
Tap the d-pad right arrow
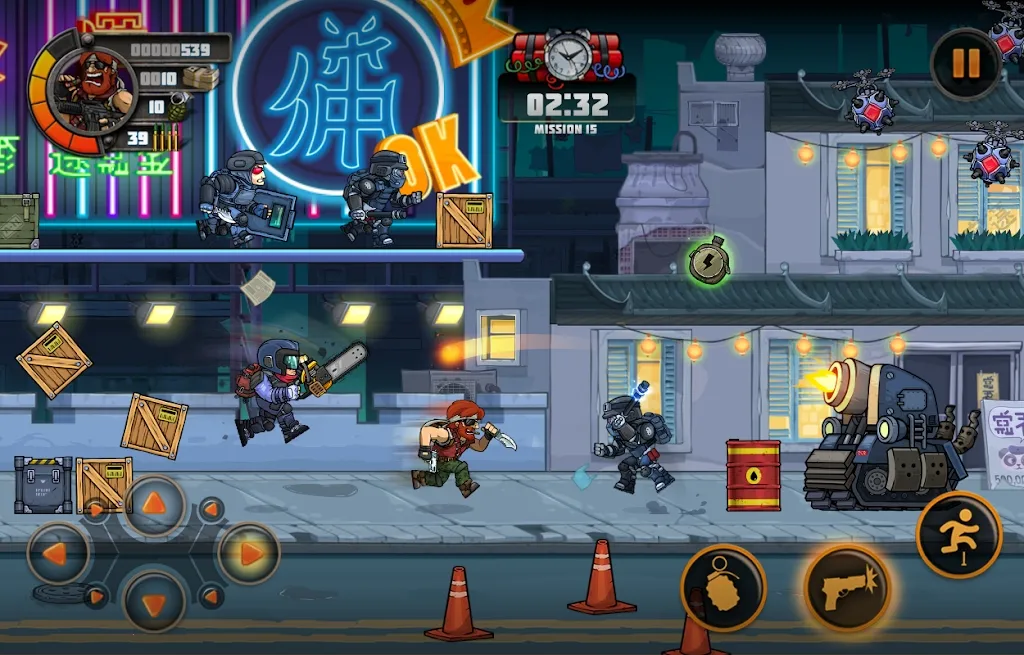click(248, 553)
